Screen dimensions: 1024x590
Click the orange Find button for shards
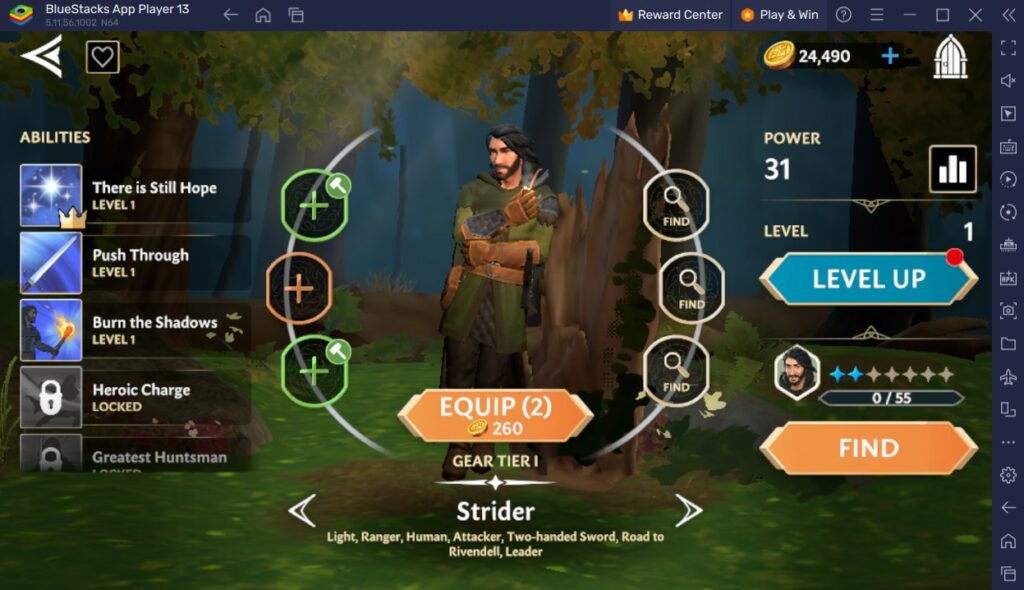[868, 448]
